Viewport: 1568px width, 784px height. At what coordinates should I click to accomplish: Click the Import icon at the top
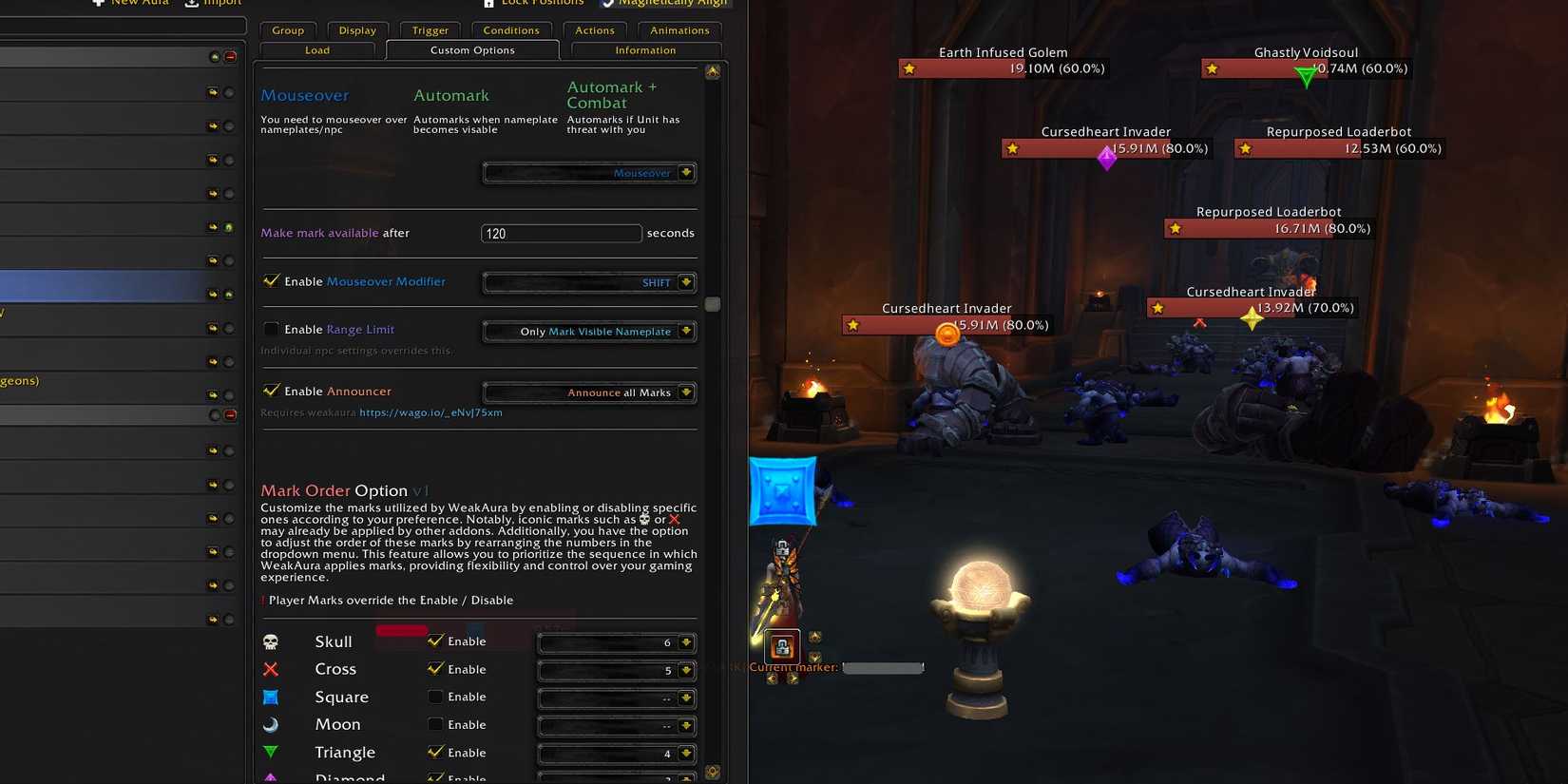click(x=188, y=3)
